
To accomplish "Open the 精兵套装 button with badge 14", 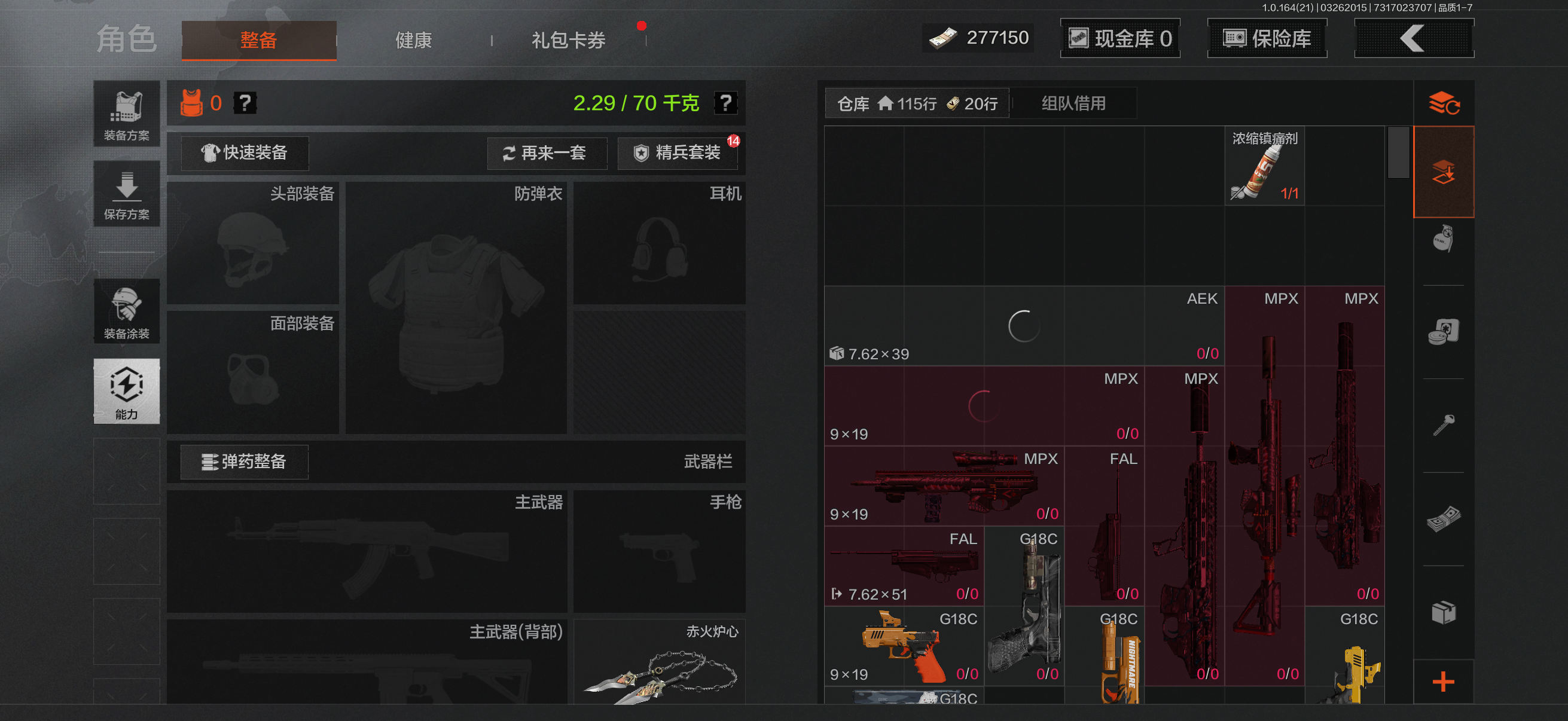I will 678,152.
